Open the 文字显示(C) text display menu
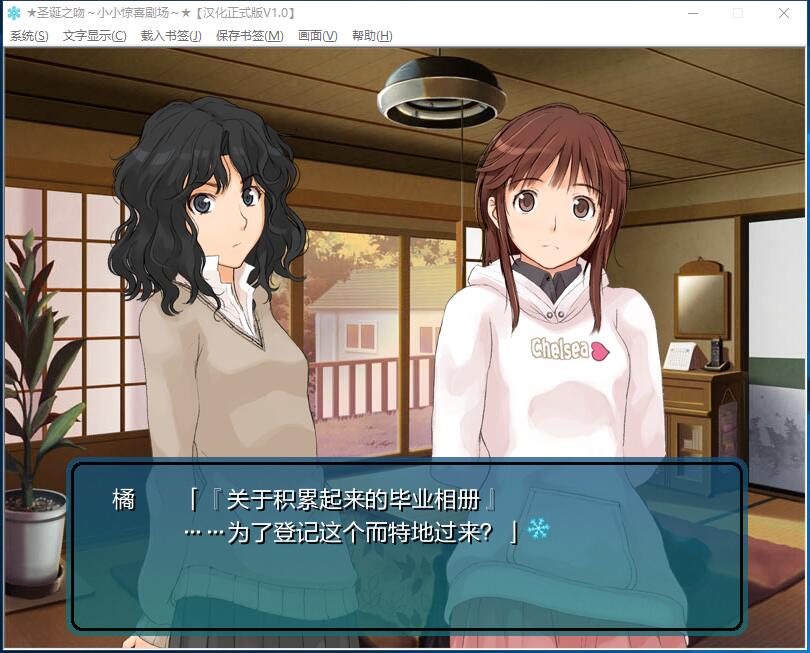The height and width of the screenshot is (653, 810). [94, 36]
